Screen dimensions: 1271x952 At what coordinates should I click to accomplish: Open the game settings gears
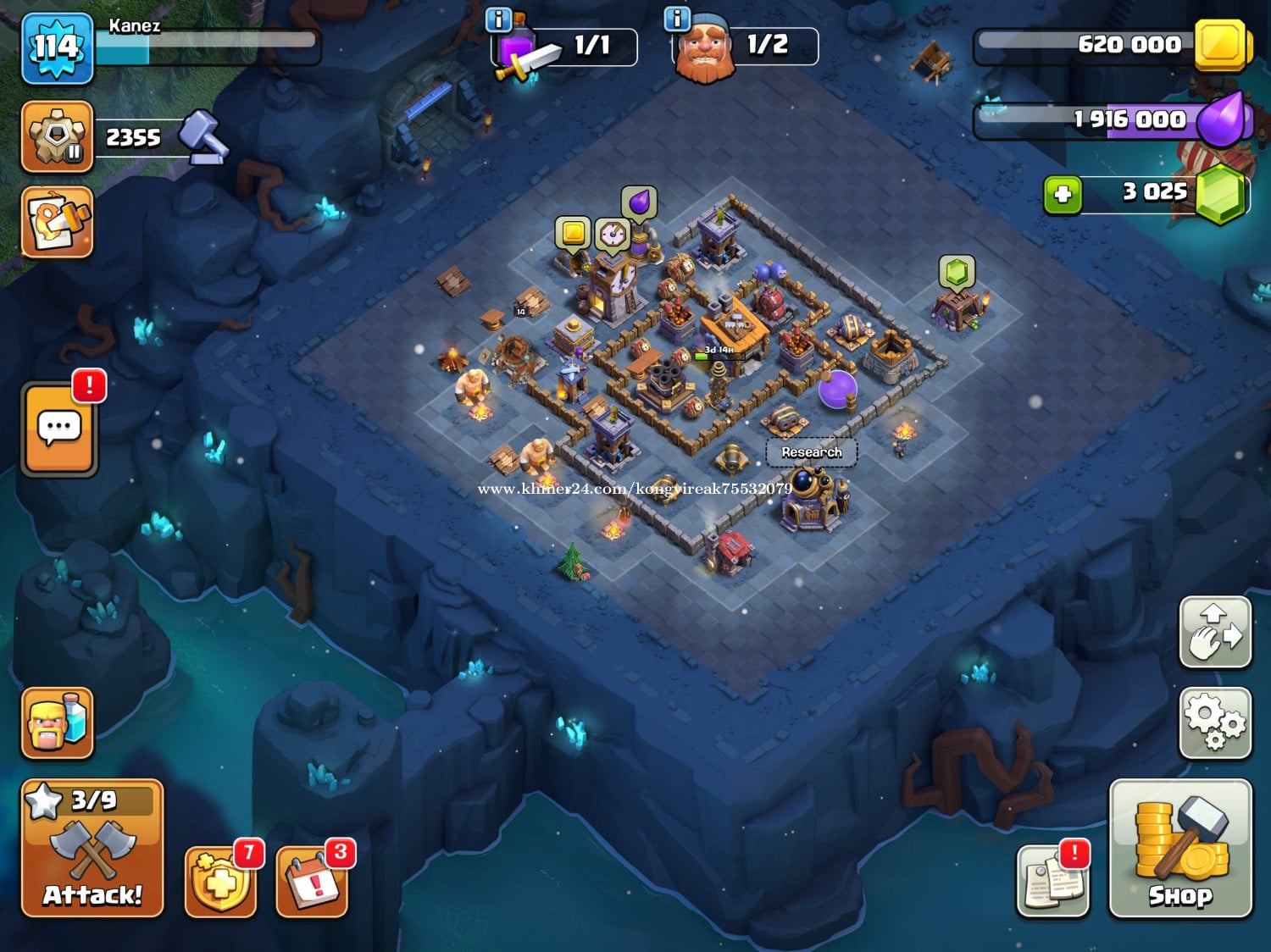1215,722
